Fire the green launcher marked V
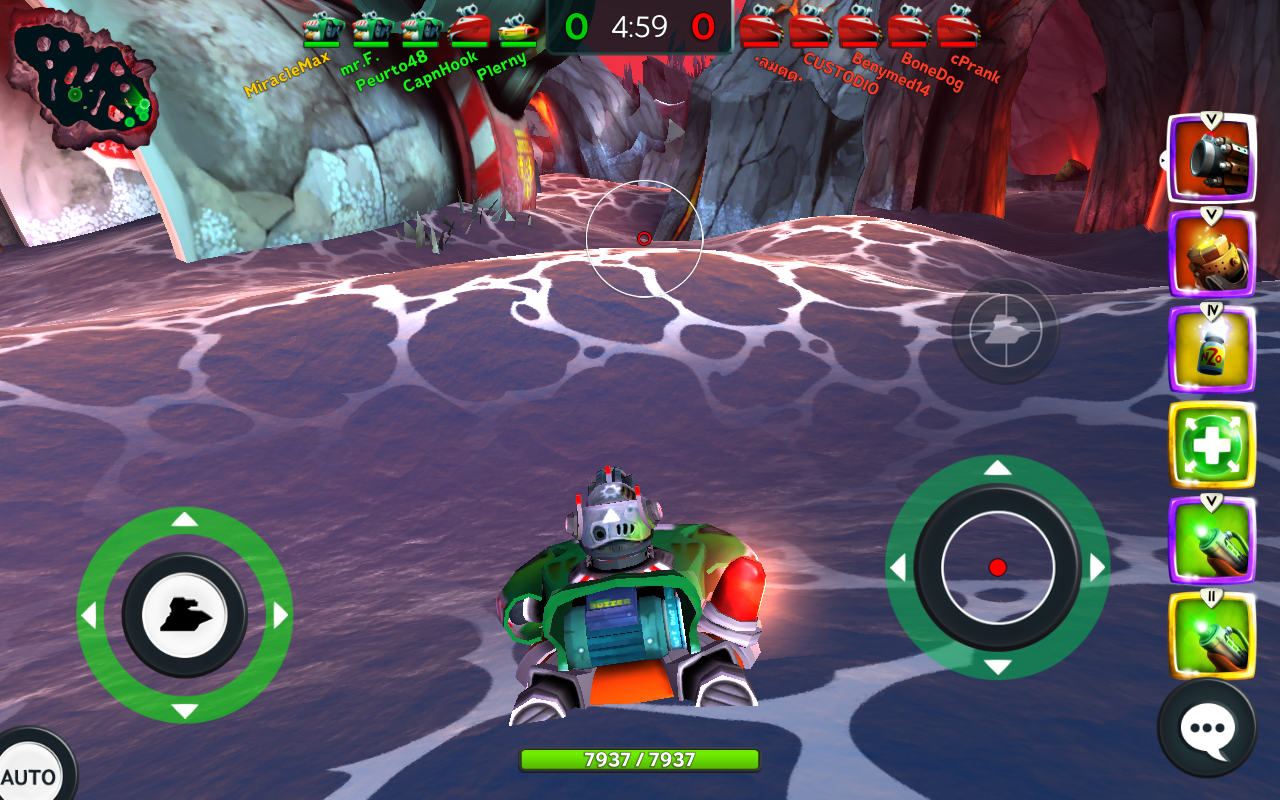The image size is (1280, 800). (1211, 540)
